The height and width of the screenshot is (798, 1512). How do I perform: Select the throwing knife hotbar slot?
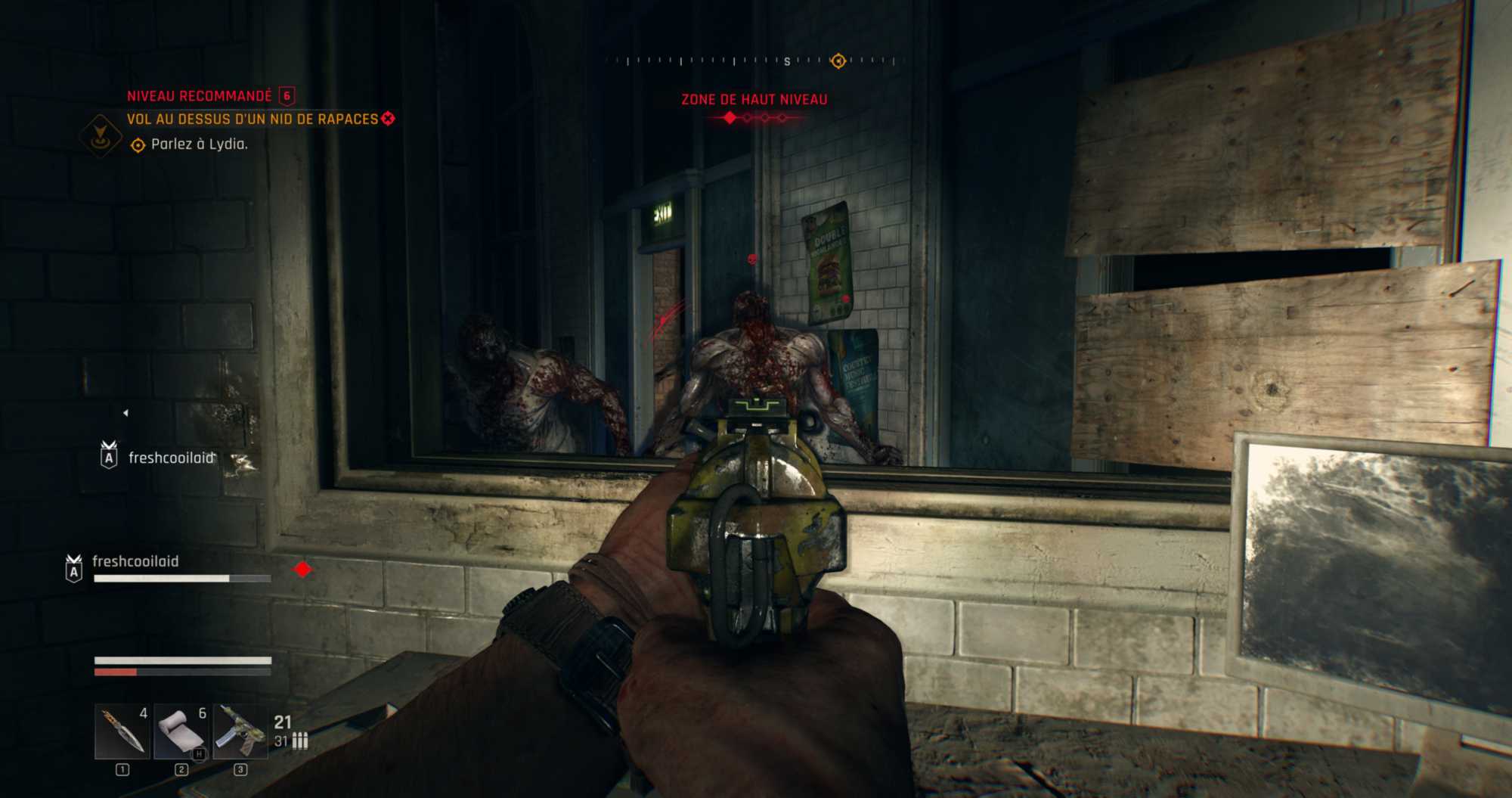click(x=122, y=731)
